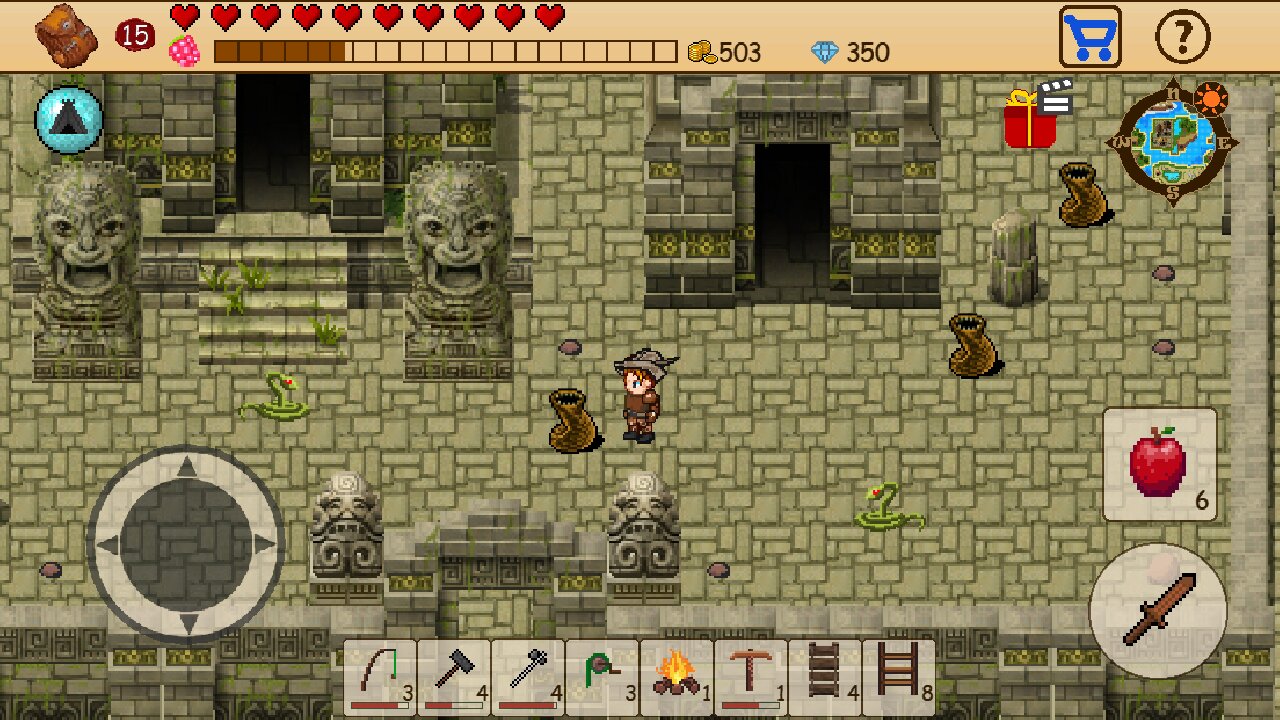The image size is (1280, 720).
Task: Open the question mark help
Action: (1182, 38)
